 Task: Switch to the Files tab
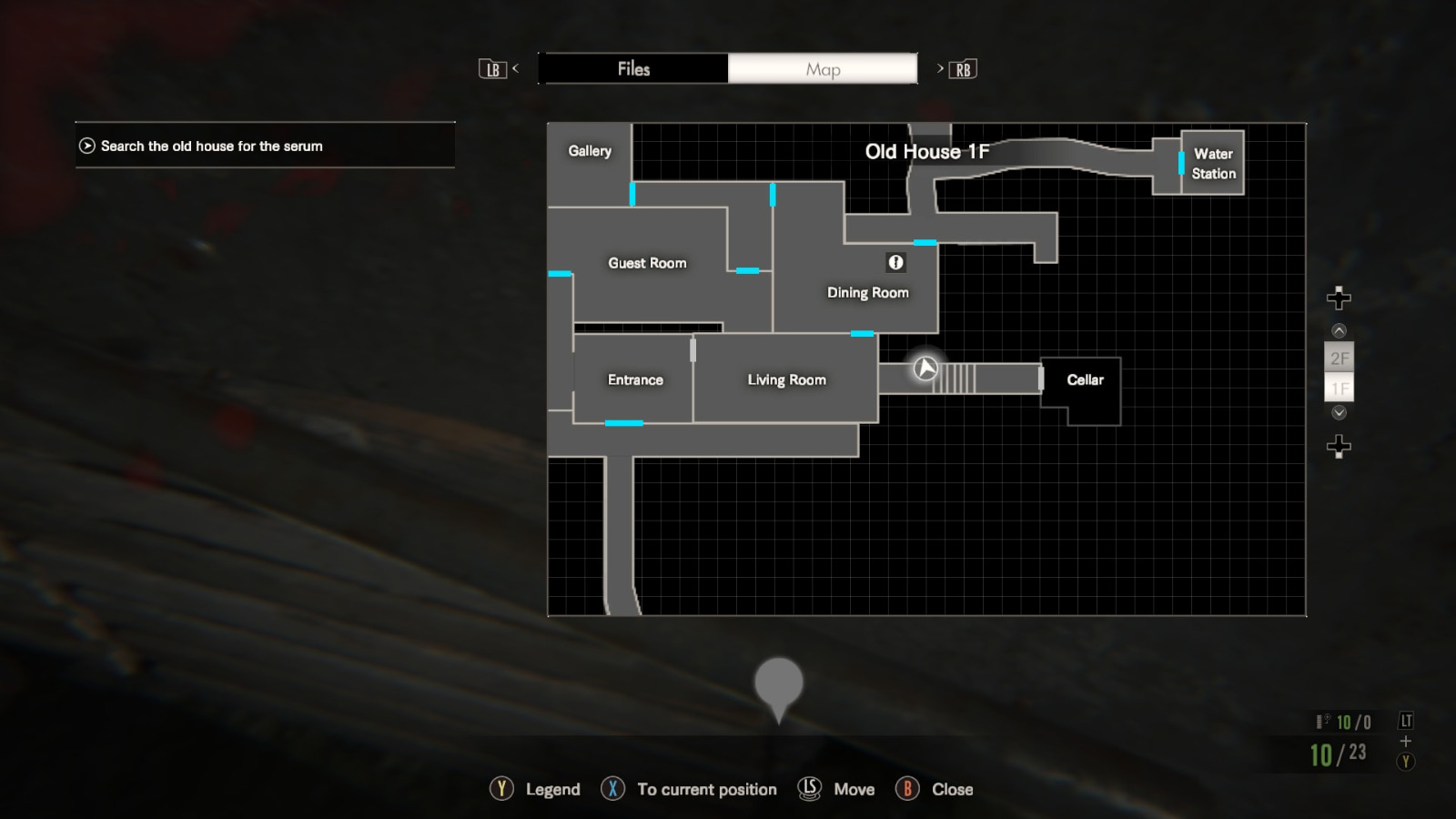point(634,68)
